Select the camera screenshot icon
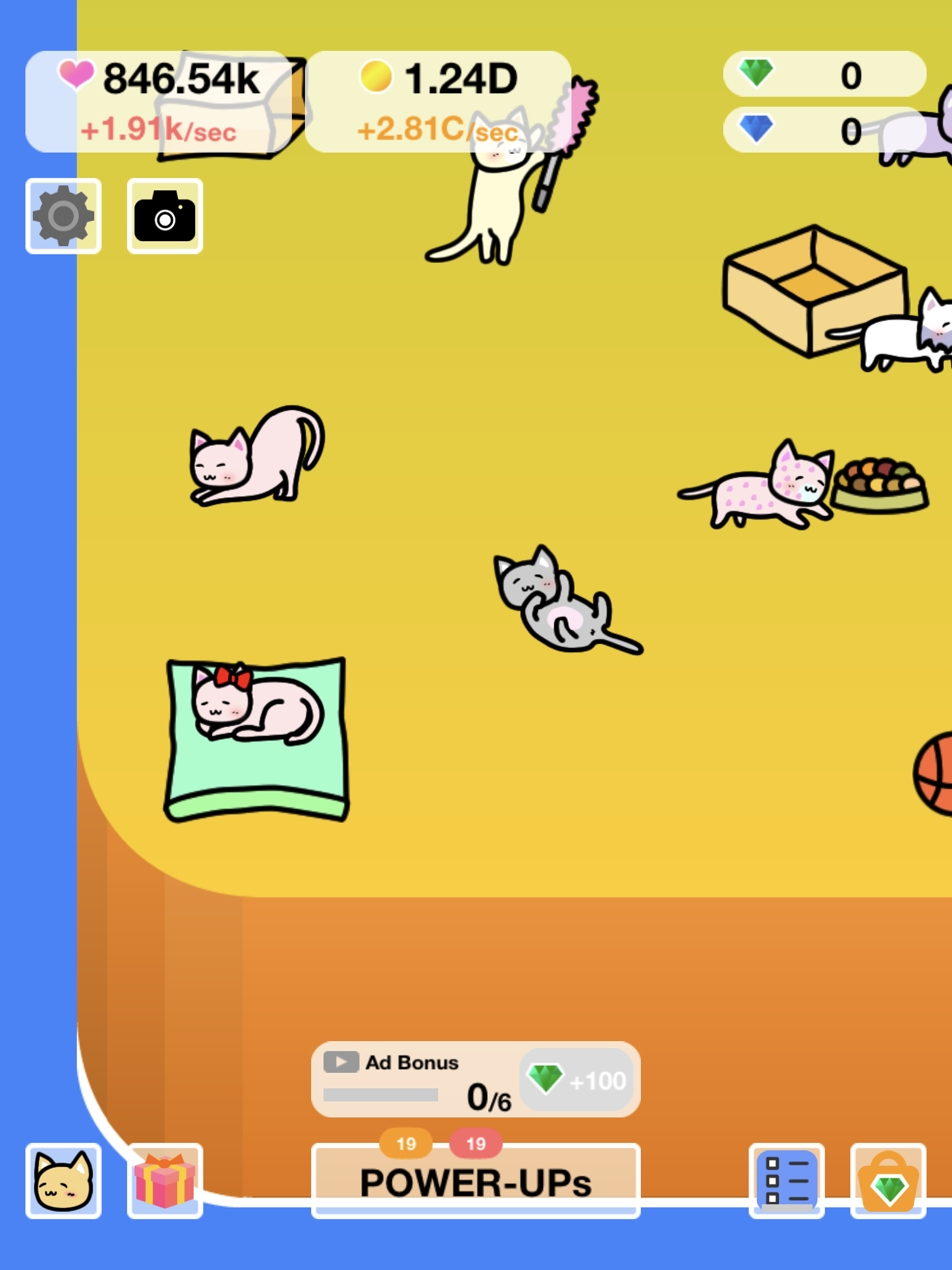952x1270 pixels. coord(164,216)
